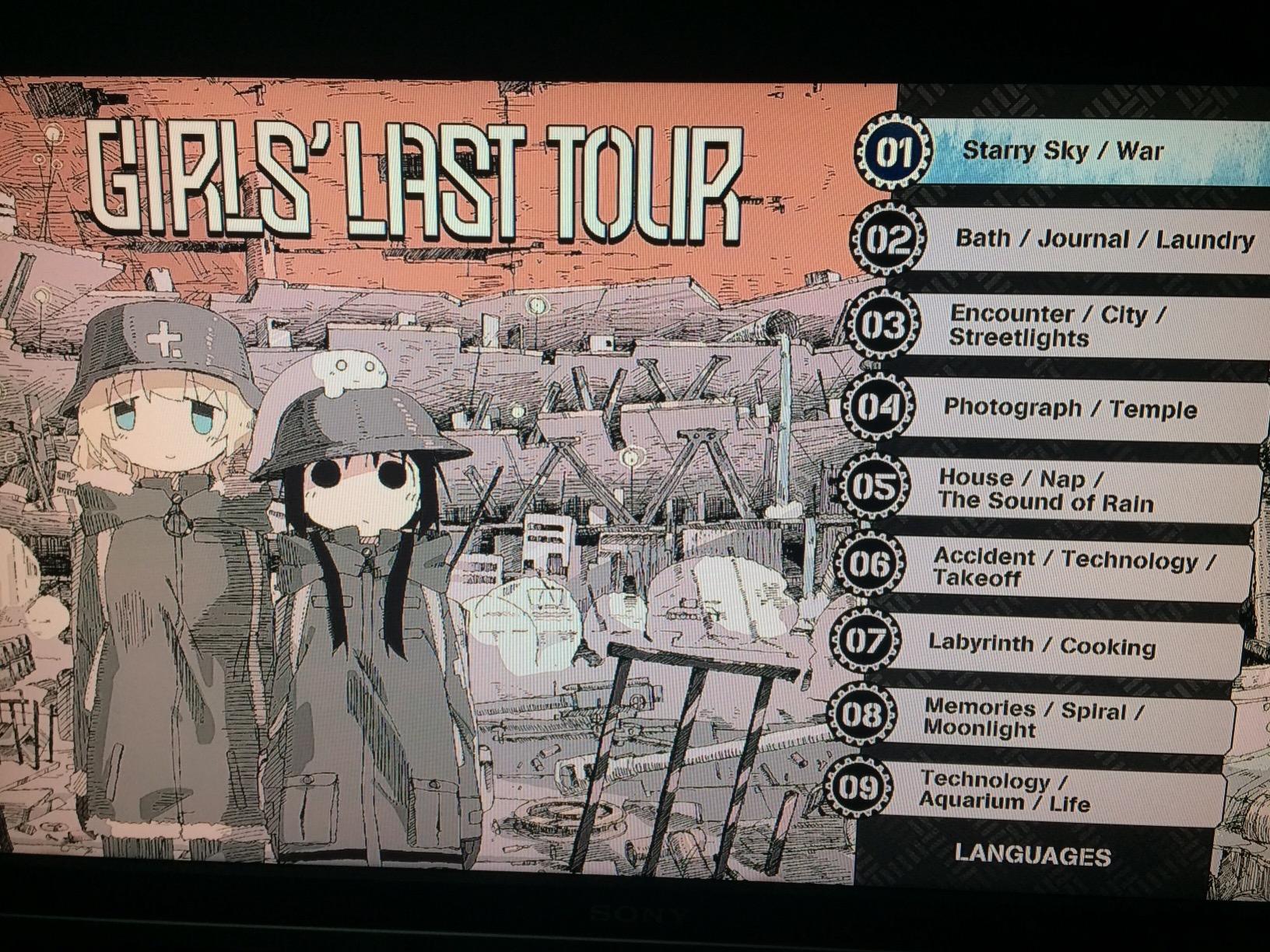The height and width of the screenshot is (952, 1270).
Task: Select the gear icon numbered 01
Action: point(896,152)
